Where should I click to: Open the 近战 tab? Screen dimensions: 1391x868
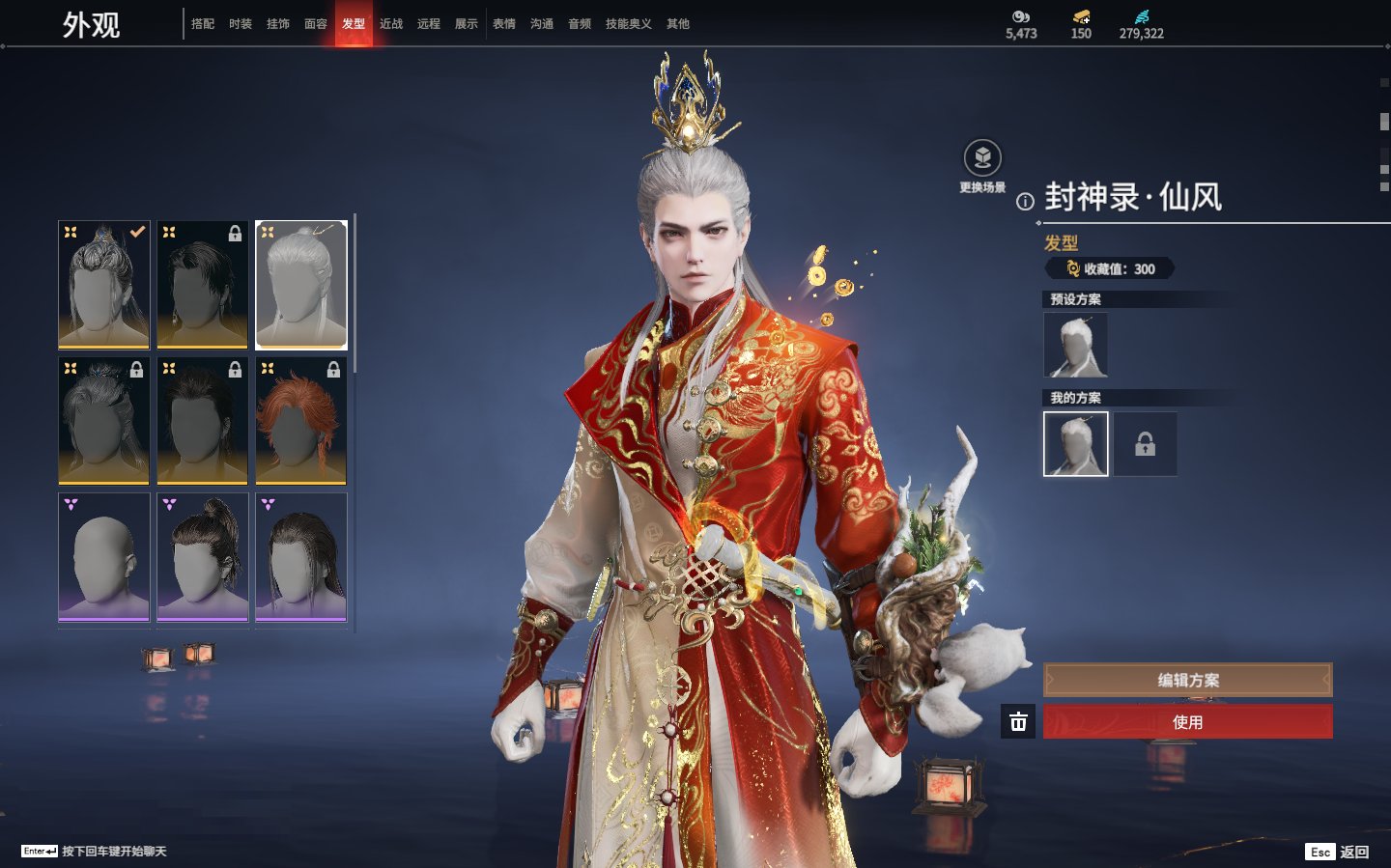tap(391, 24)
